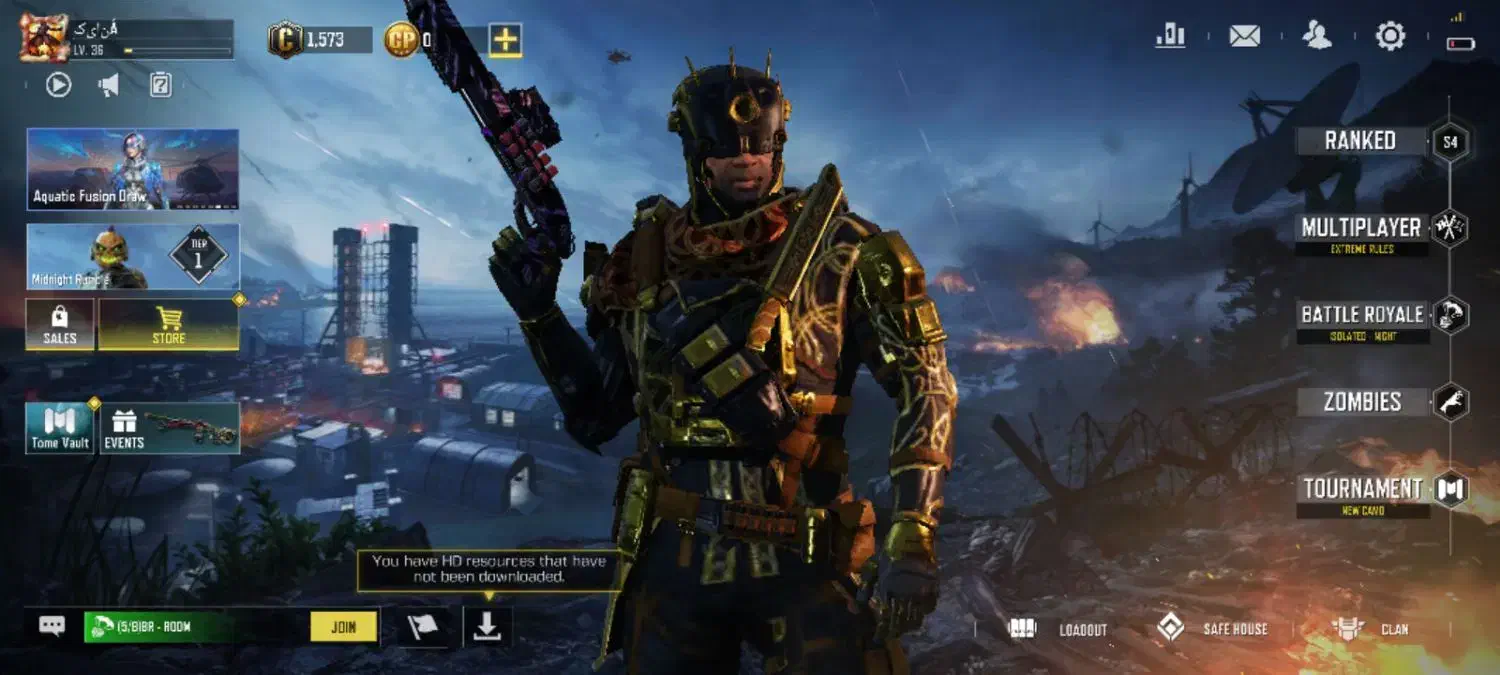
Task: Open the Loadout screen
Action: [1059, 629]
